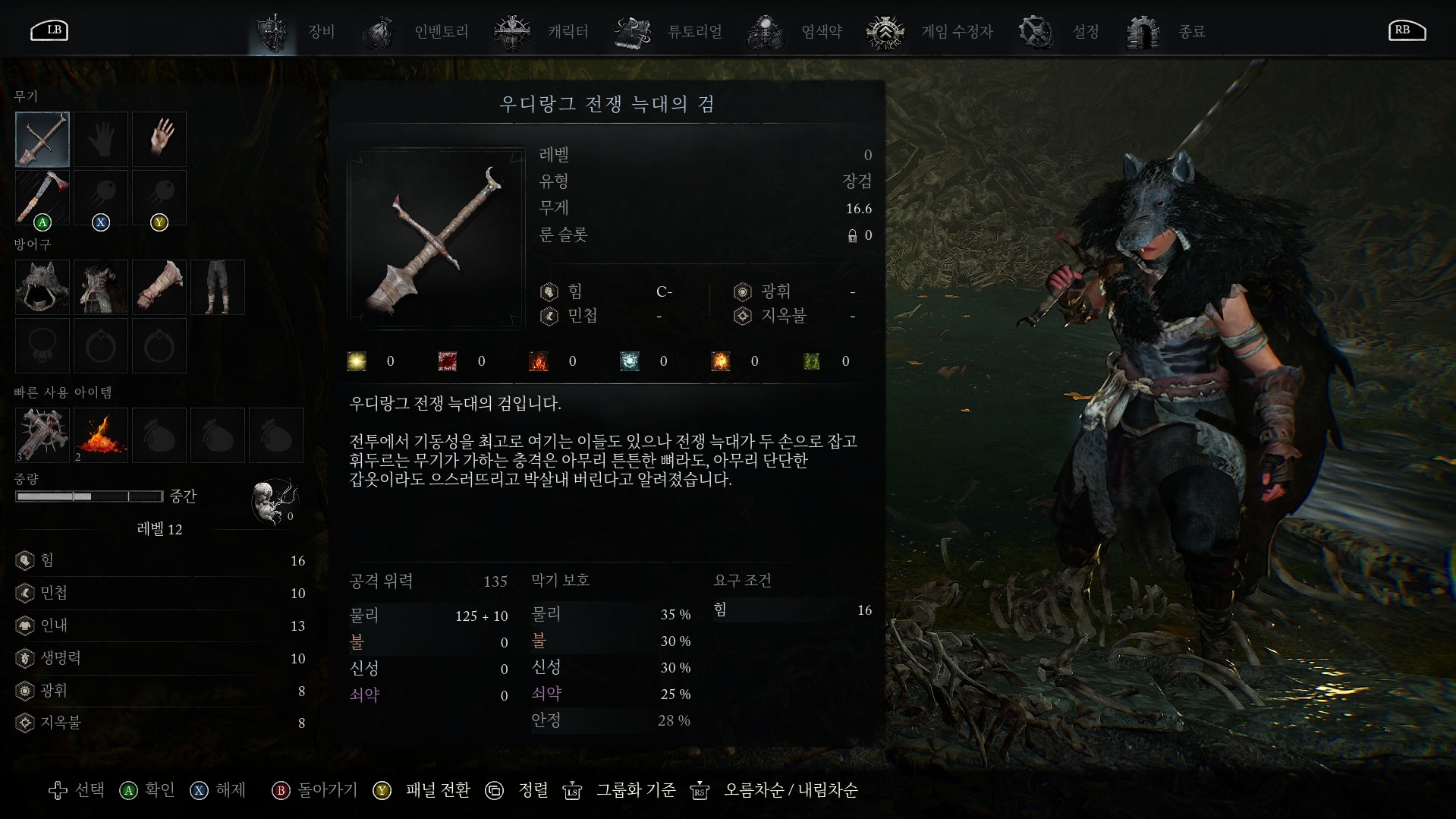This screenshot has width=1456, height=819.
Task: Select the 염색약 (Dye) tab
Action: click(x=795, y=32)
